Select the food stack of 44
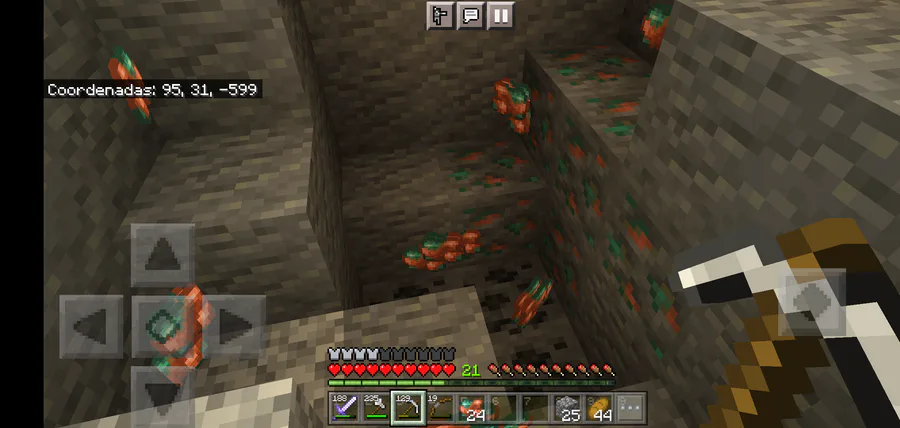 [598, 407]
